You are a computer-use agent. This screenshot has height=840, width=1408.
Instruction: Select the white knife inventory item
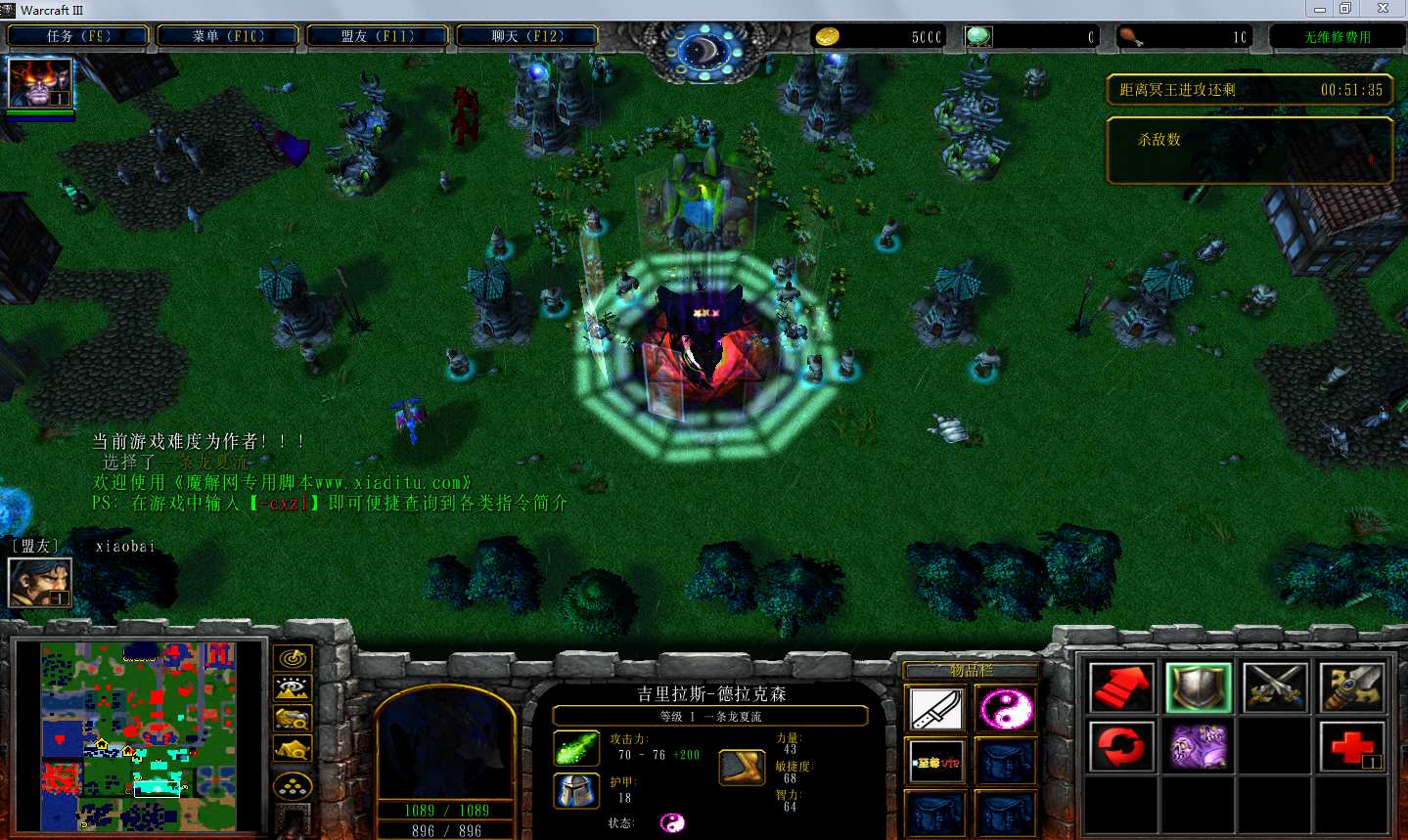point(936,709)
